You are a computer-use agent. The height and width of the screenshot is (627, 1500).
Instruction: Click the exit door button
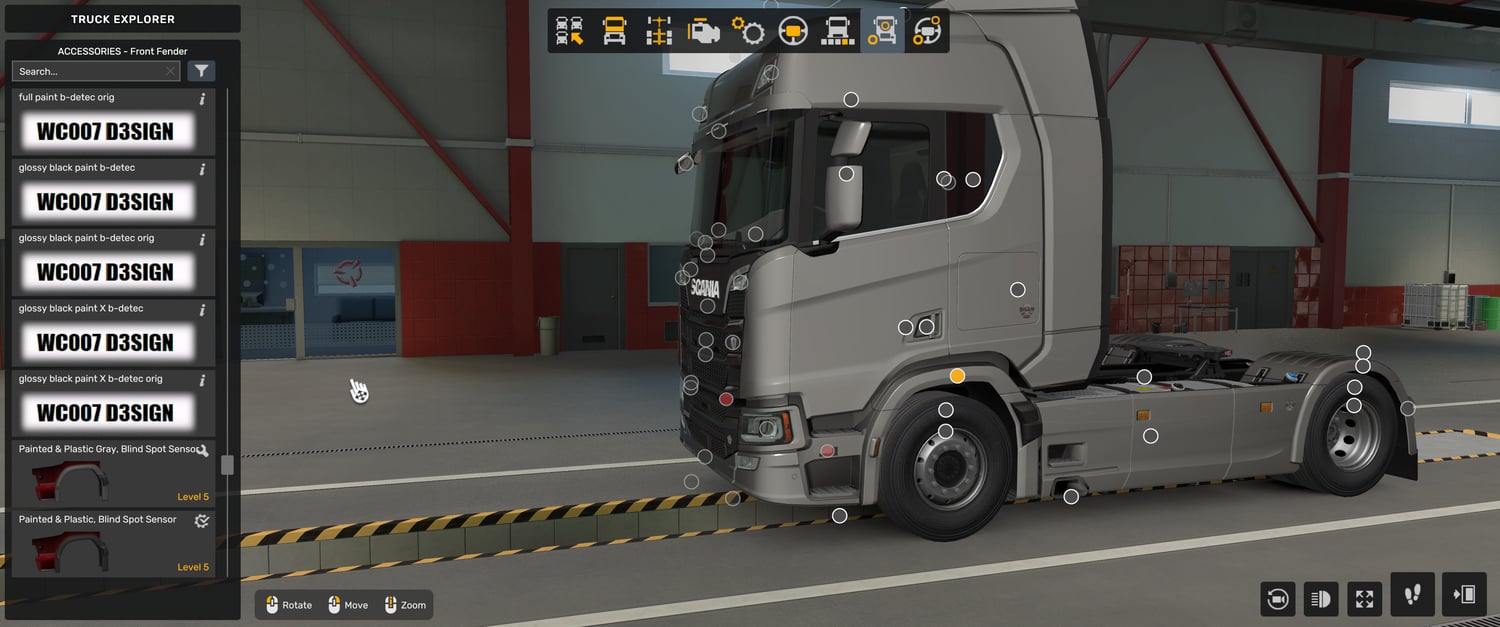click(x=1464, y=595)
